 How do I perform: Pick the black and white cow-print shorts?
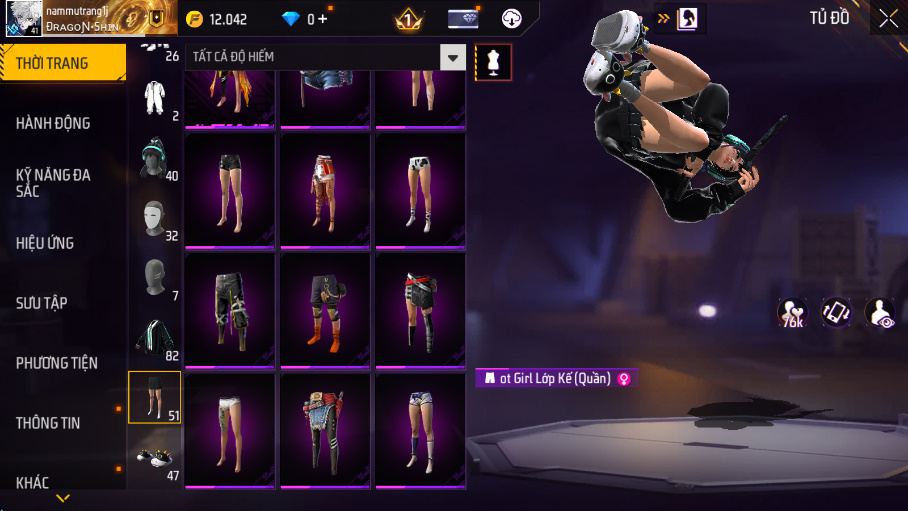[420, 190]
